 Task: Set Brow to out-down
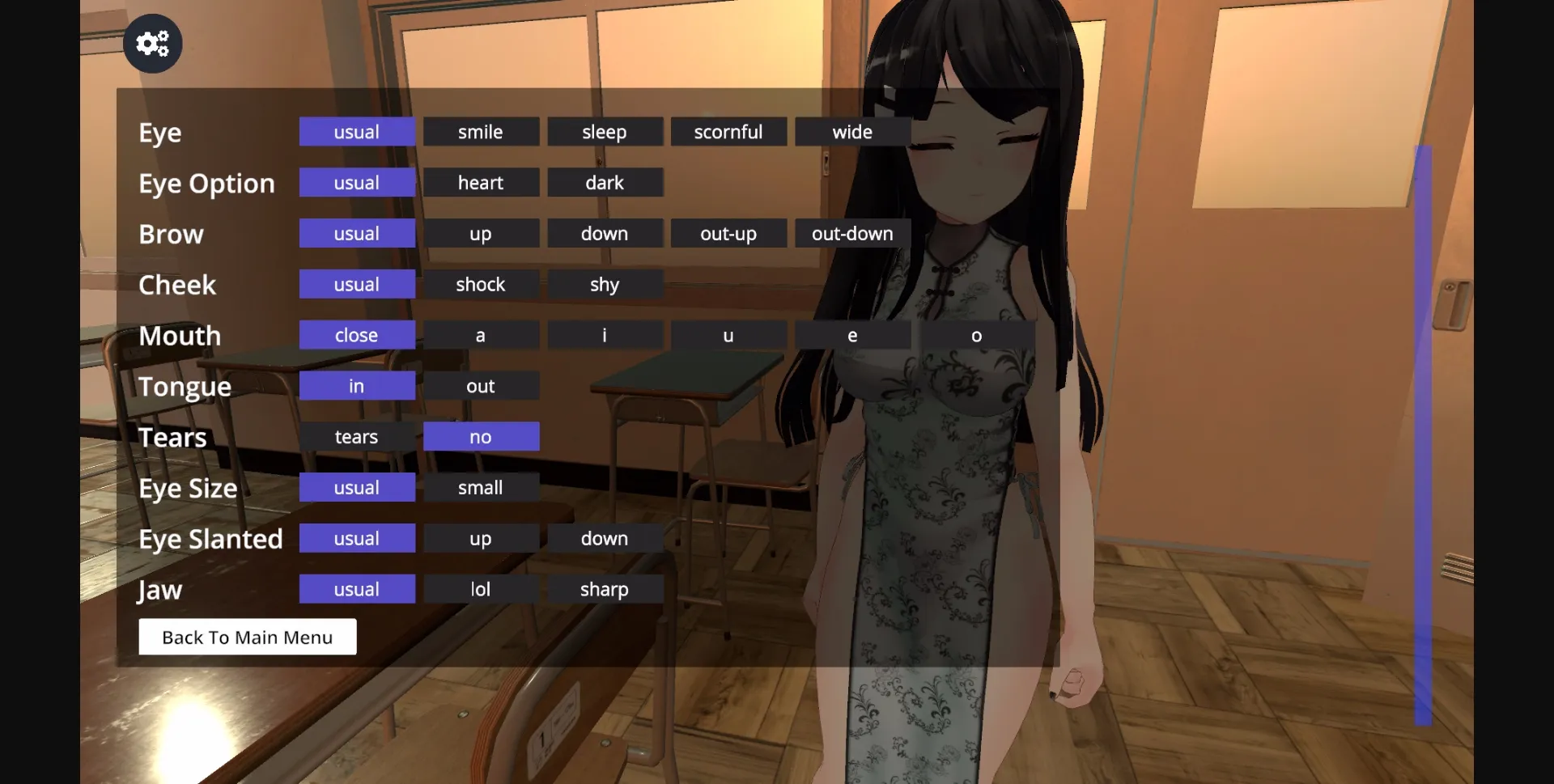852,233
